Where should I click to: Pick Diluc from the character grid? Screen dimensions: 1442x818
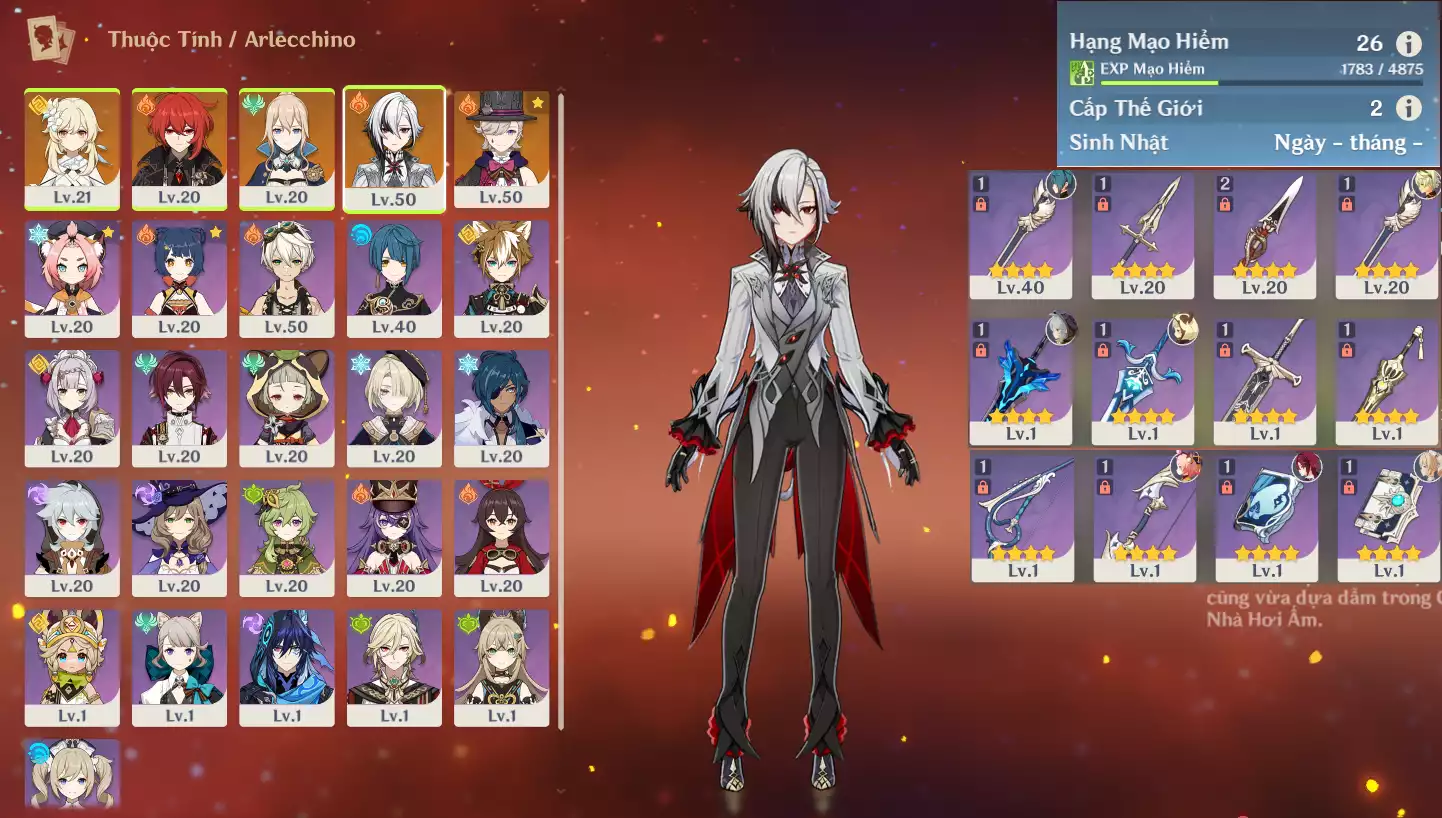179,148
